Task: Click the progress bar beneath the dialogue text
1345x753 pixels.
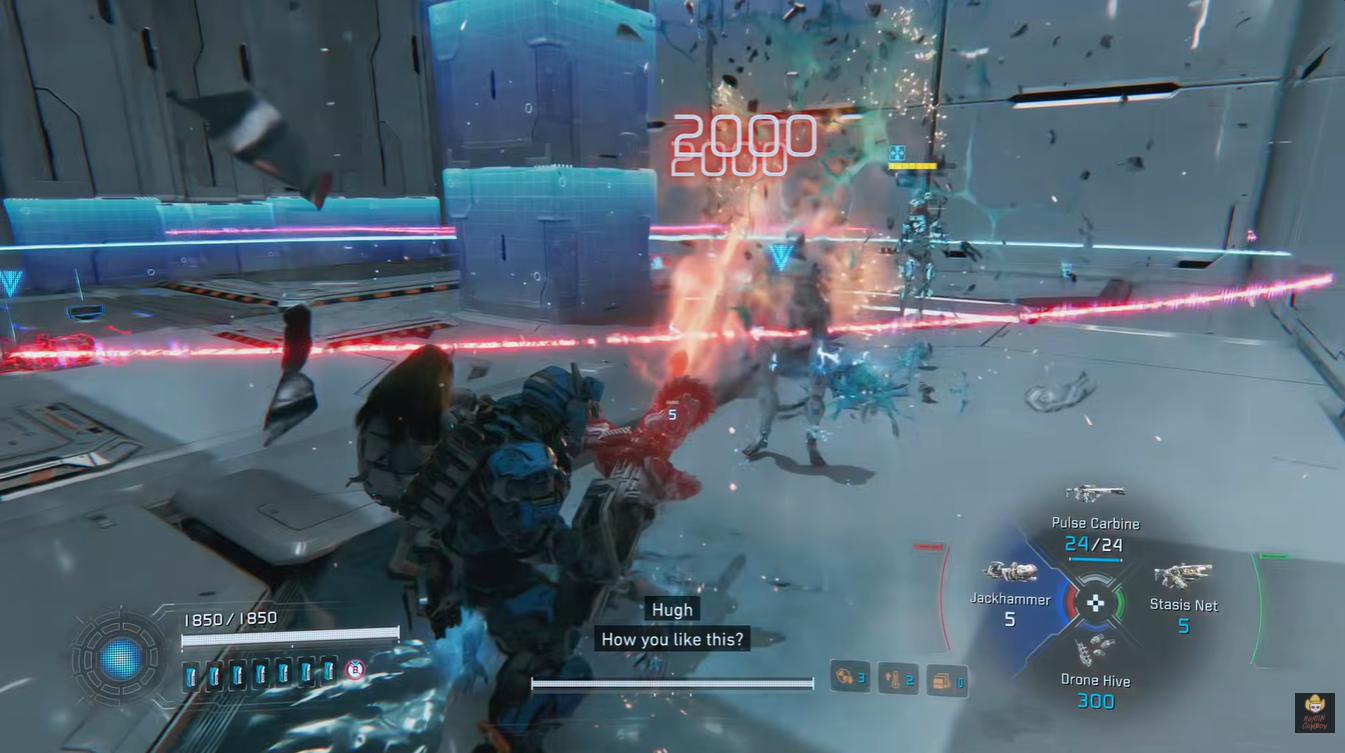Action: (671, 683)
